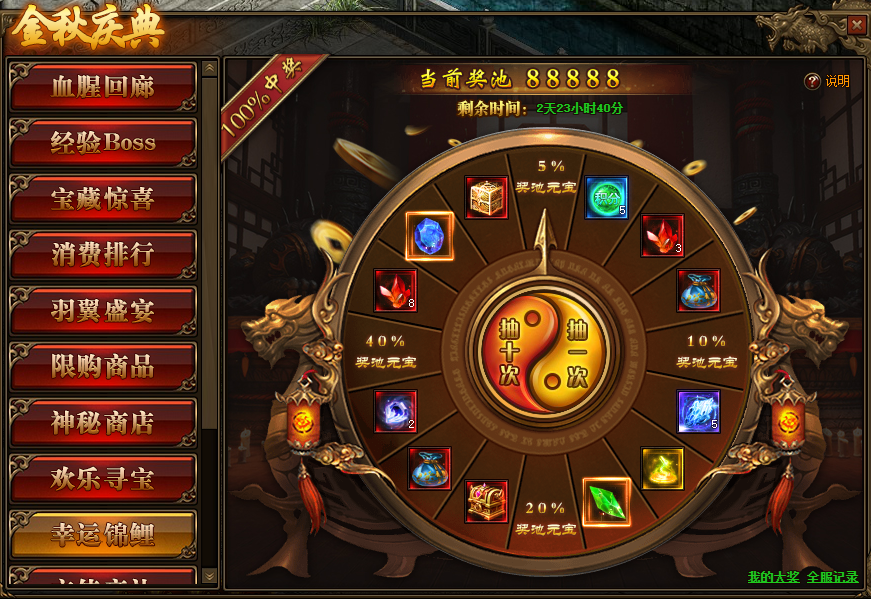871x599 pixels.
Task: Select the 宝藏惊喜 menu entry
Action: (102, 199)
